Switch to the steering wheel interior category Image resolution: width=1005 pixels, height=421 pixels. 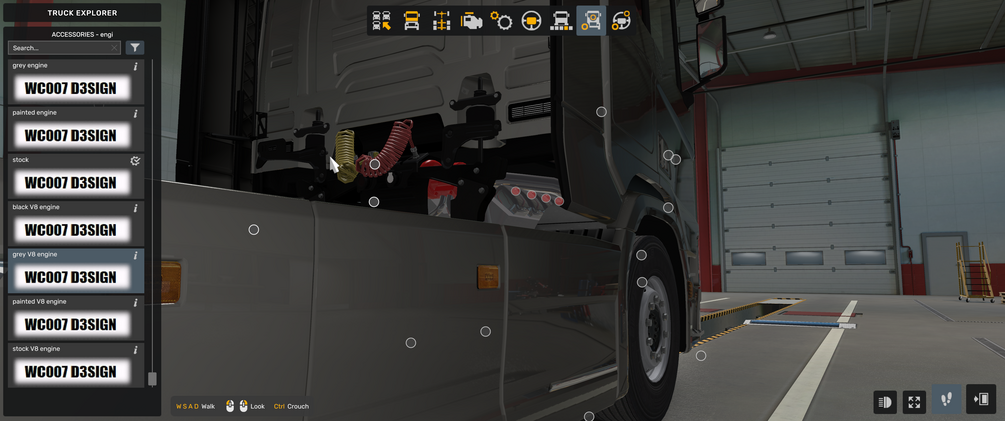(531, 21)
